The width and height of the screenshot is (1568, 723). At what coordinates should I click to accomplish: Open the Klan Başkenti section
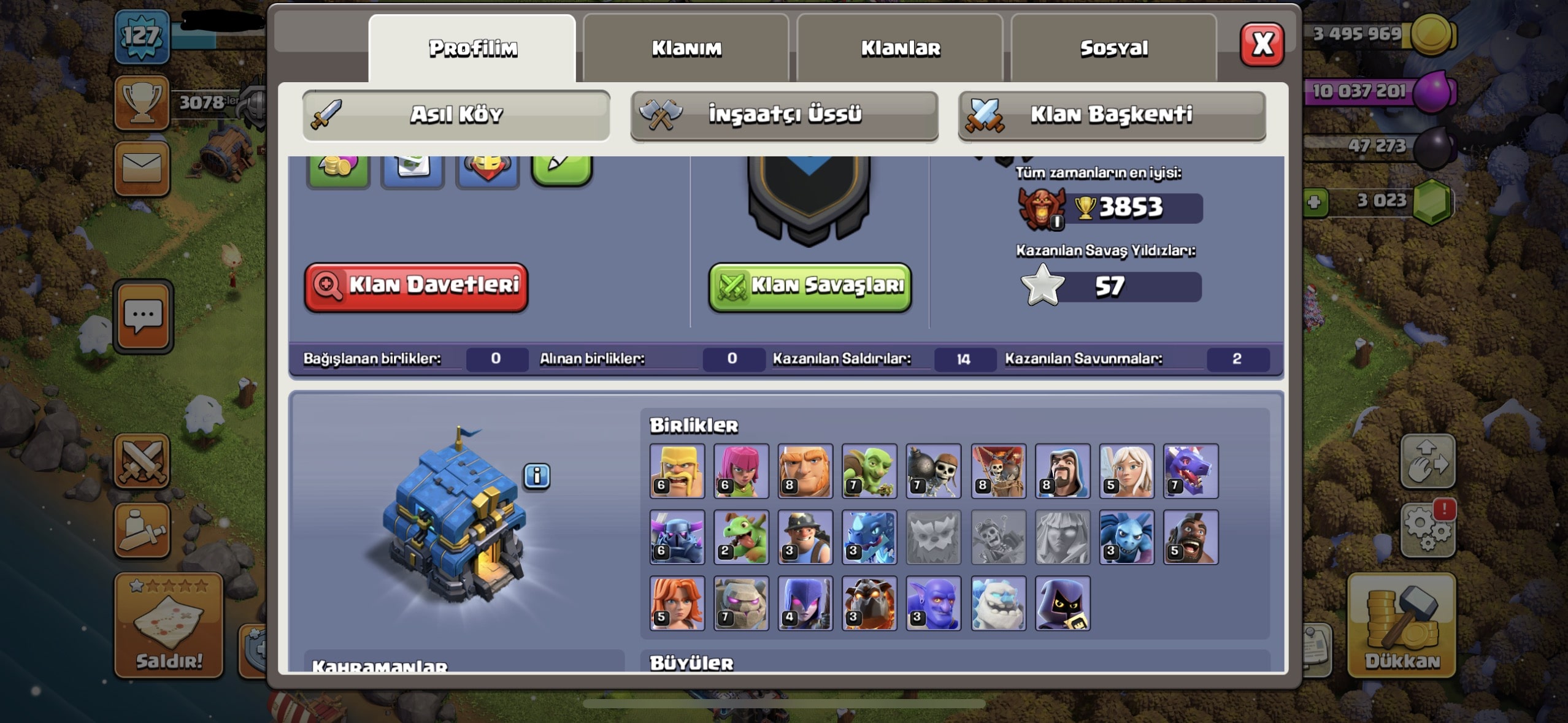click(x=1112, y=115)
